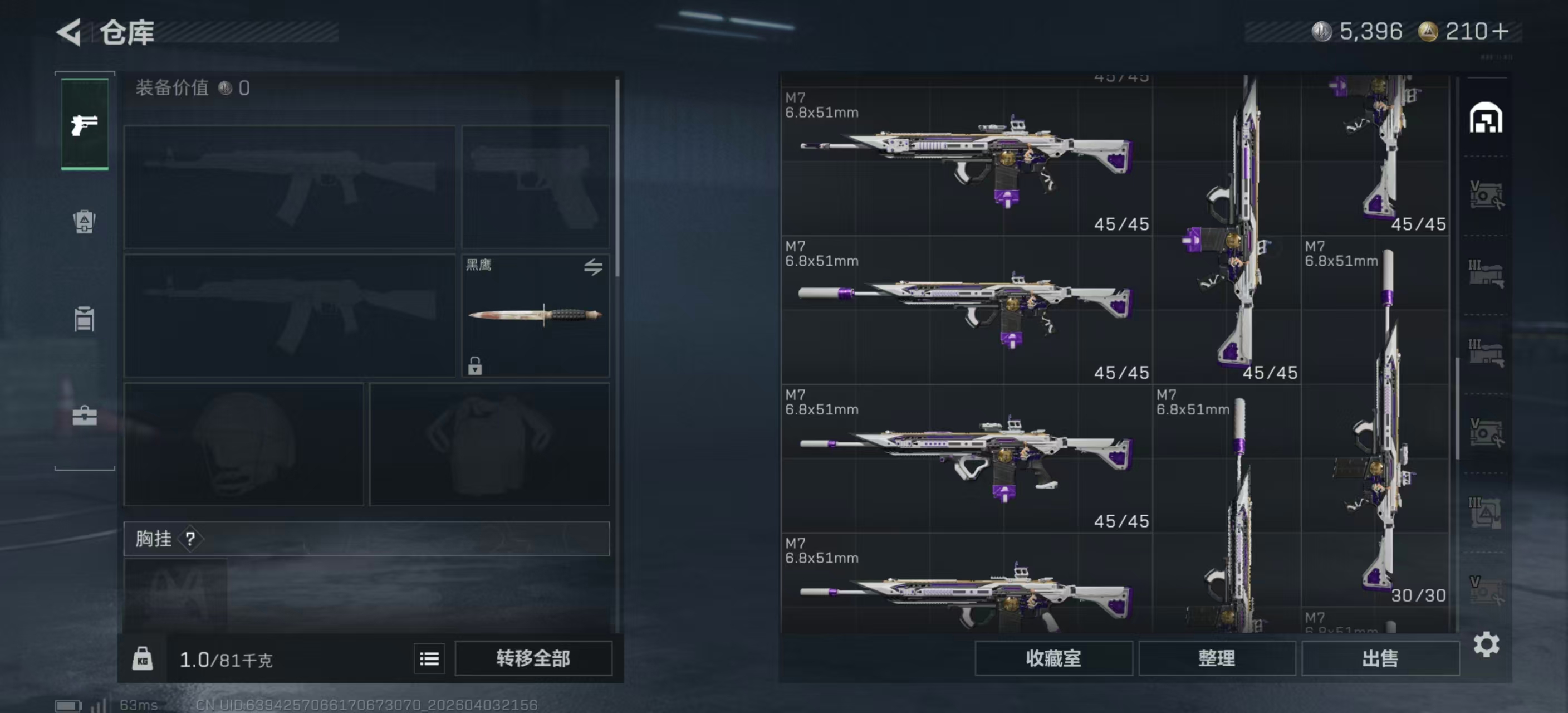Image resolution: width=1568 pixels, height=713 pixels.
Task: Switch to the backpack tab
Action: (85, 221)
